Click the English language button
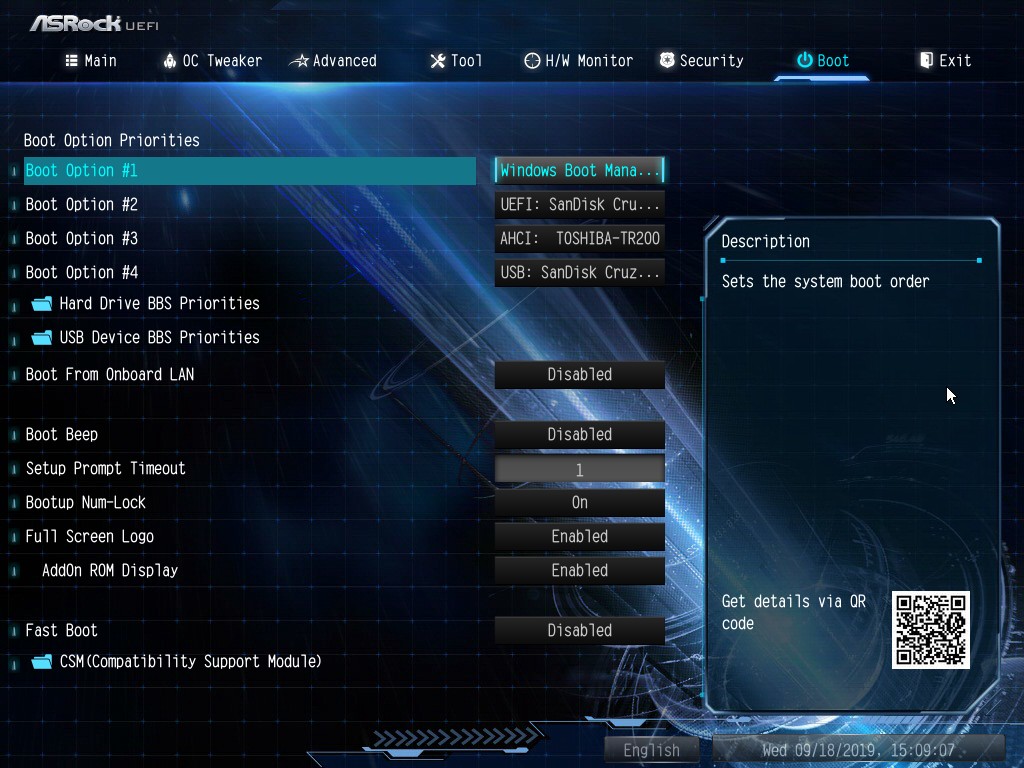Screen dimensions: 1024x768 [x=651, y=750]
